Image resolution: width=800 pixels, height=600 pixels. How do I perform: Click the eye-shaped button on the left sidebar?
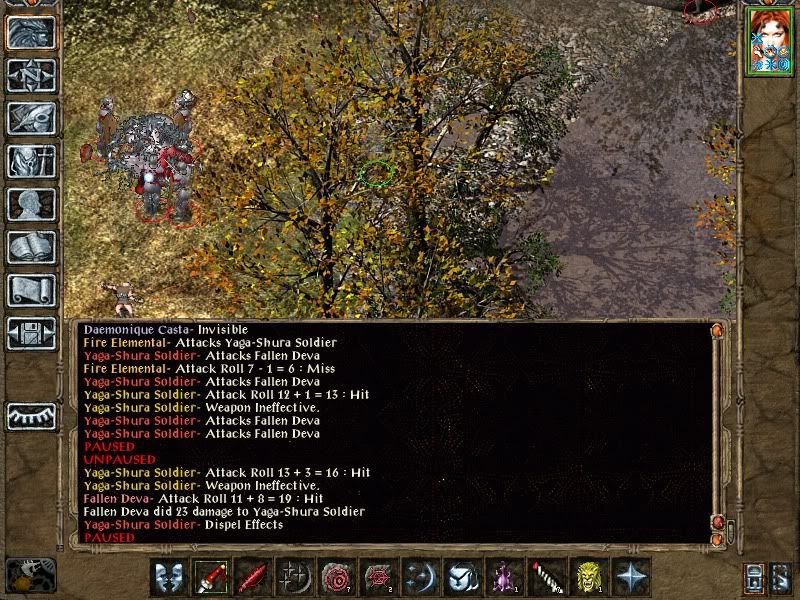point(31,415)
